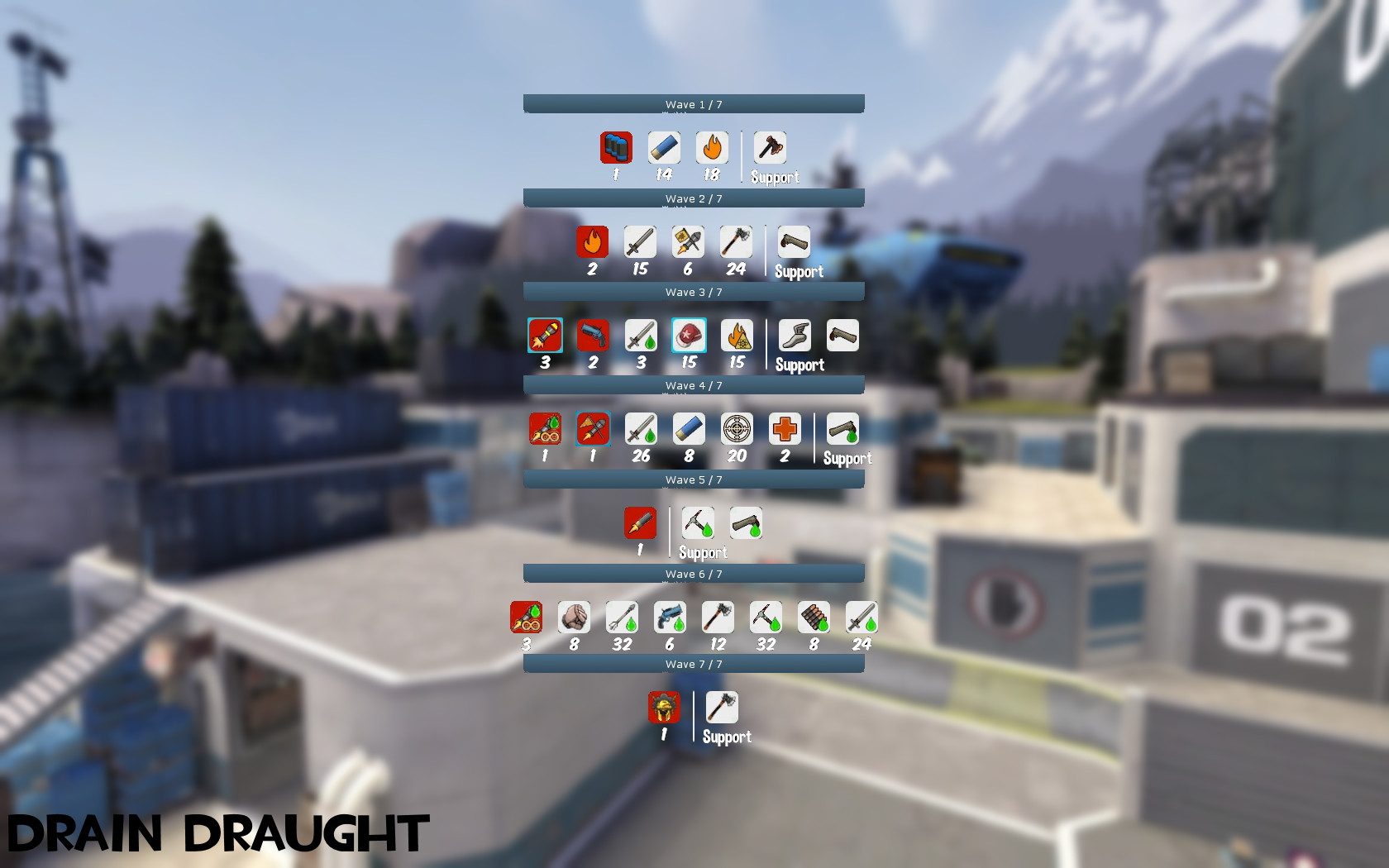Screen dimensions: 1389x868
Task: Click the crit rocket giant Soldier icon in Wave 3
Action: [545, 336]
